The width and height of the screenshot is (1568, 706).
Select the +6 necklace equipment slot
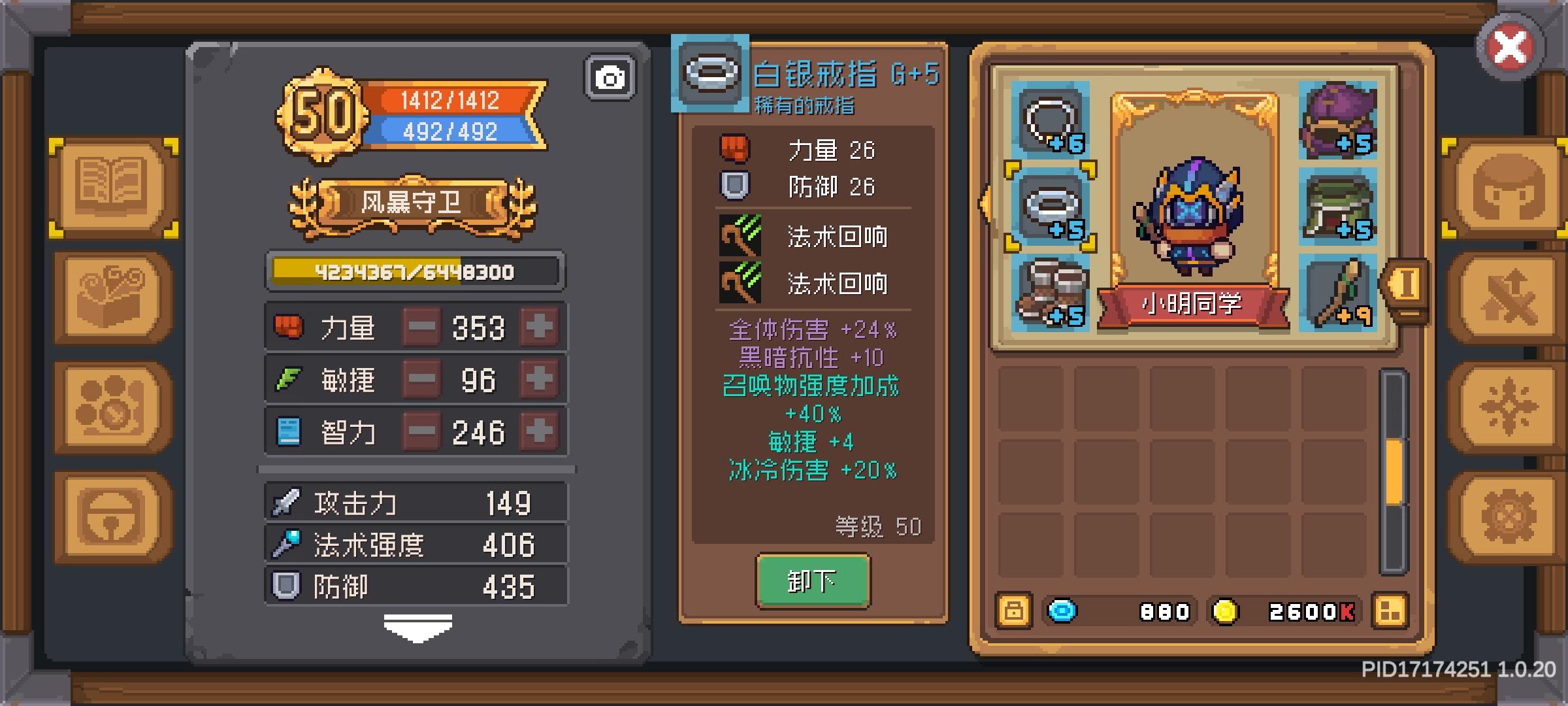(x=1050, y=121)
